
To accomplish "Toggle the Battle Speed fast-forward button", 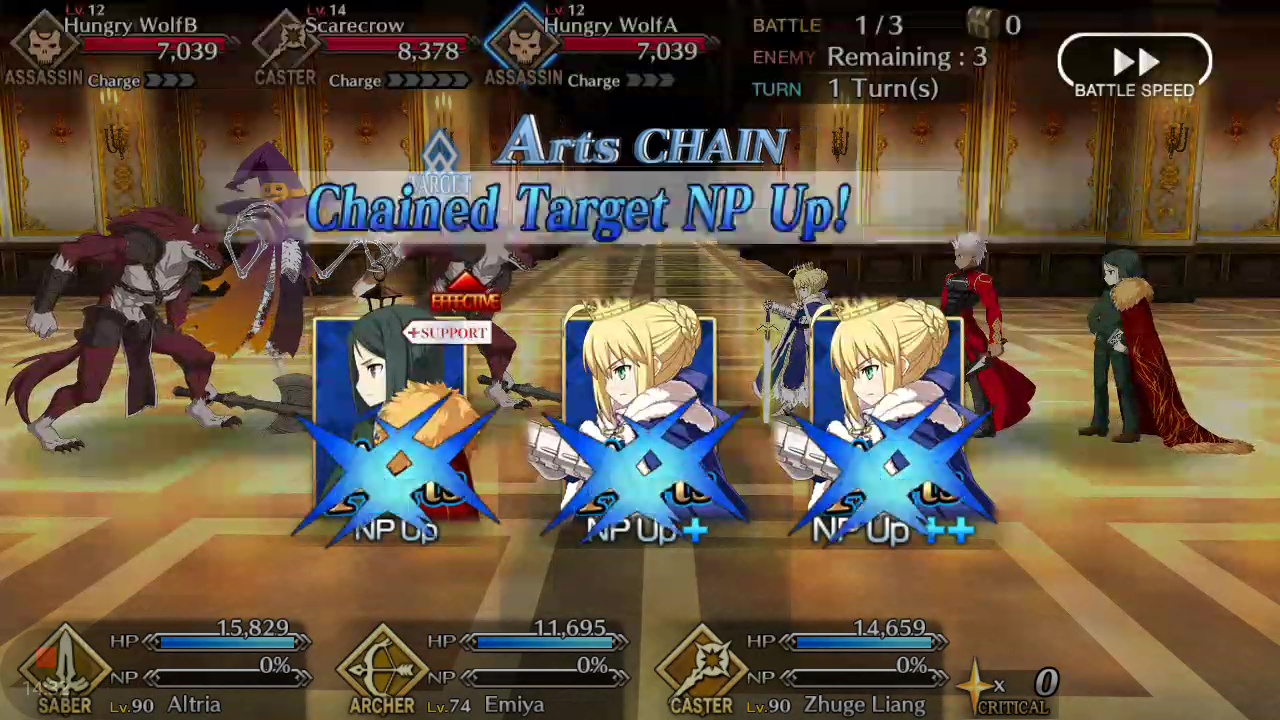I will 1134,66.
